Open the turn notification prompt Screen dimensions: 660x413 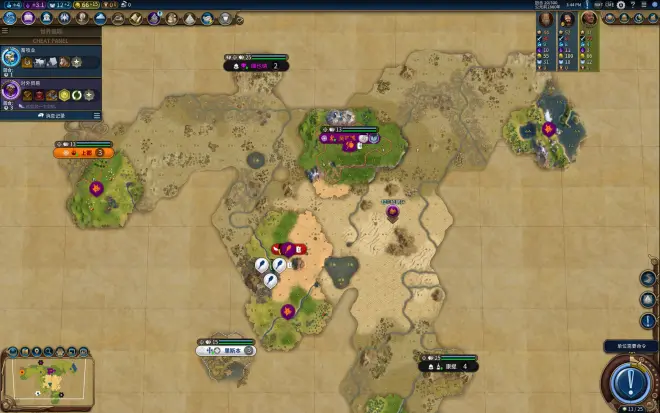(x=630, y=347)
